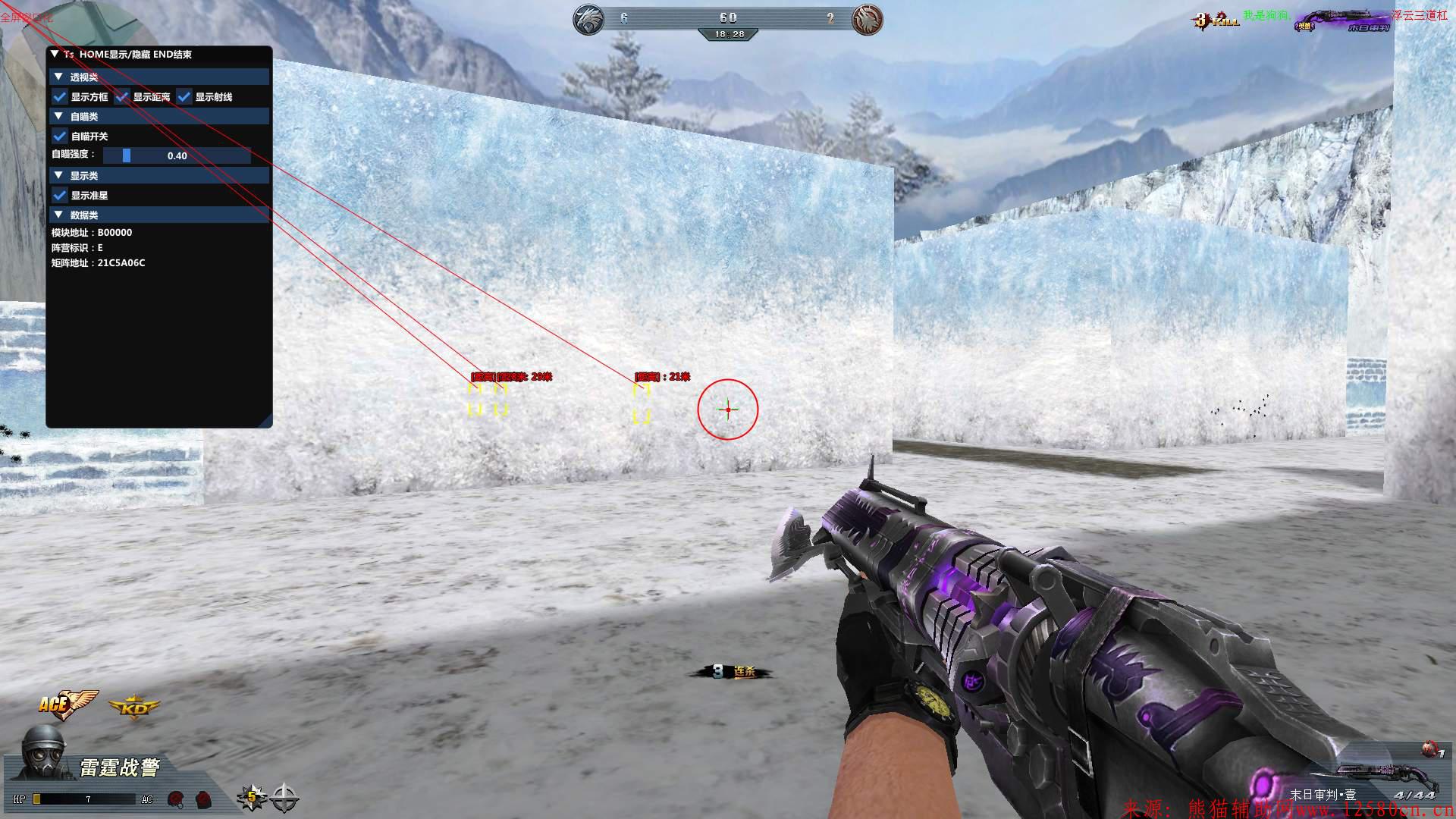Click the 自瞄强度 slider bar

(177, 155)
